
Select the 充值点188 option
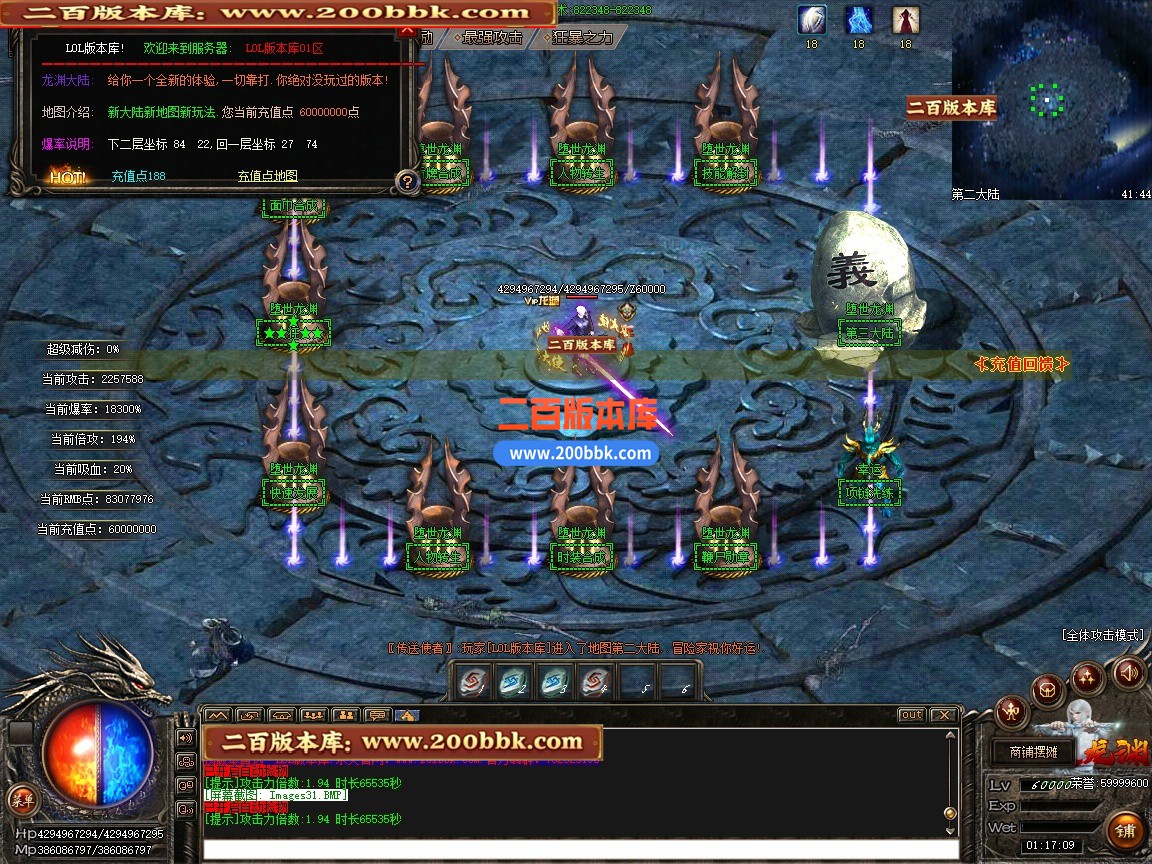pyautogui.click(x=138, y=176)
